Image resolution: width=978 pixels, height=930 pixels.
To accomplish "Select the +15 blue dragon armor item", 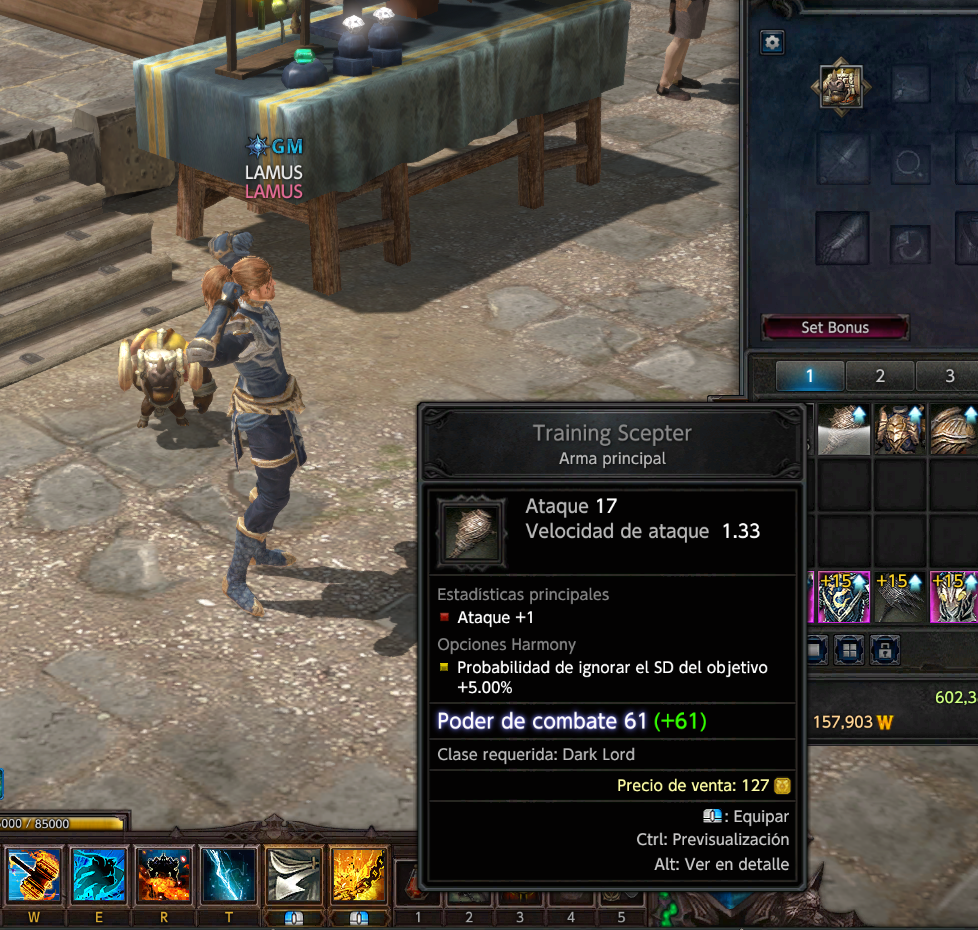I will (x=845, y=598).
